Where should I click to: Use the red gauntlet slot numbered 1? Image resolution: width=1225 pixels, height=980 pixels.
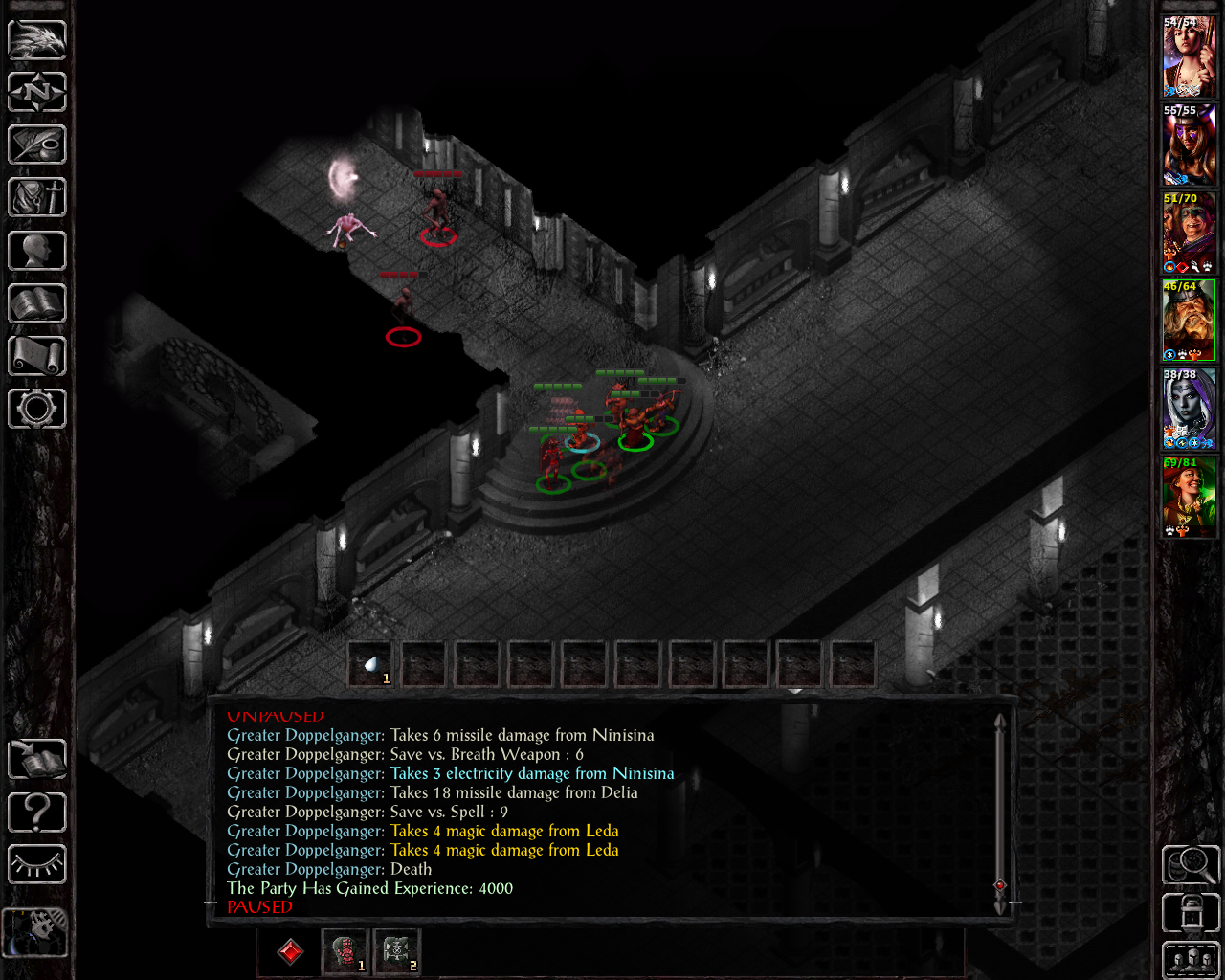coord(345,951)
